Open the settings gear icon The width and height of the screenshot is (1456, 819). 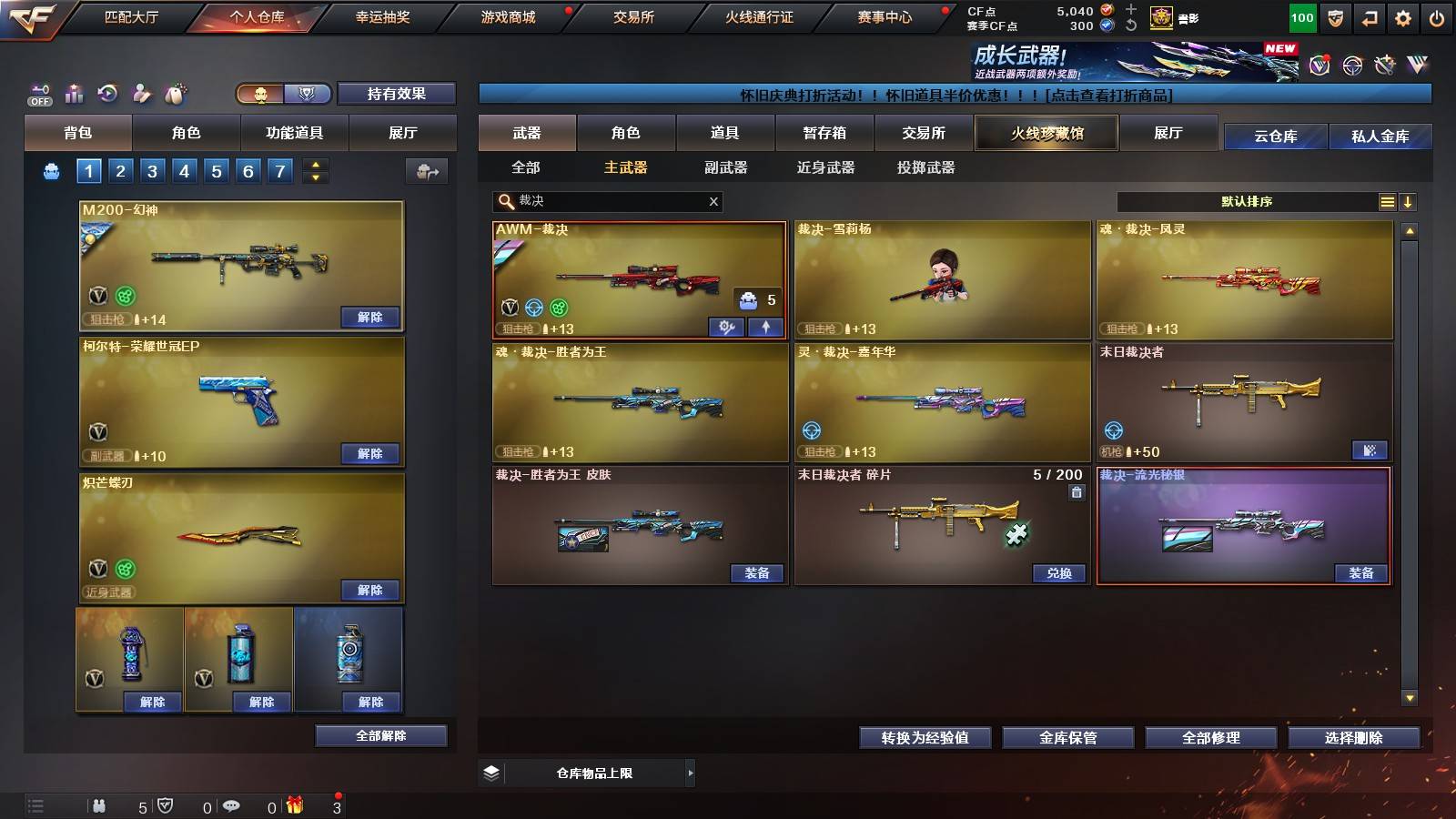click(1403, 15)
